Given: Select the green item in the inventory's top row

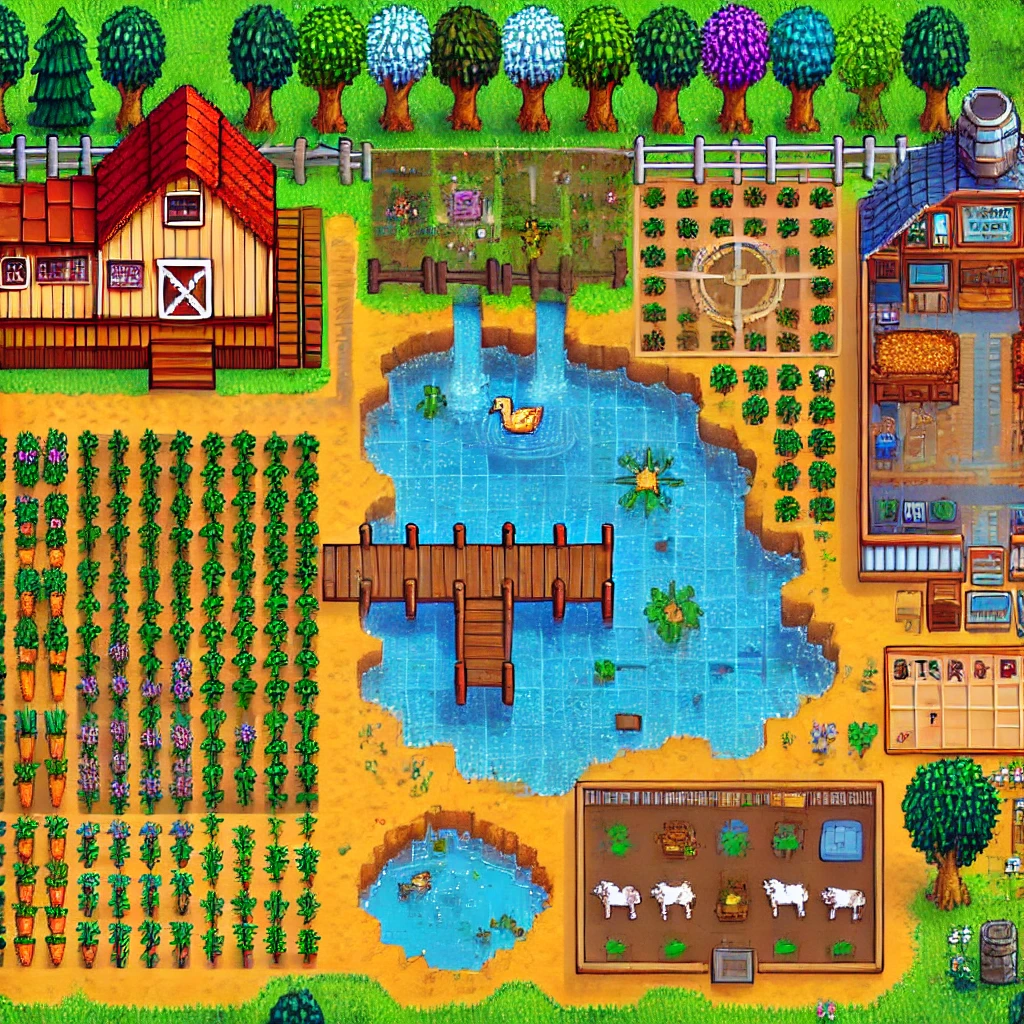Looking at the screenshot, I should [x=935, y=669].
